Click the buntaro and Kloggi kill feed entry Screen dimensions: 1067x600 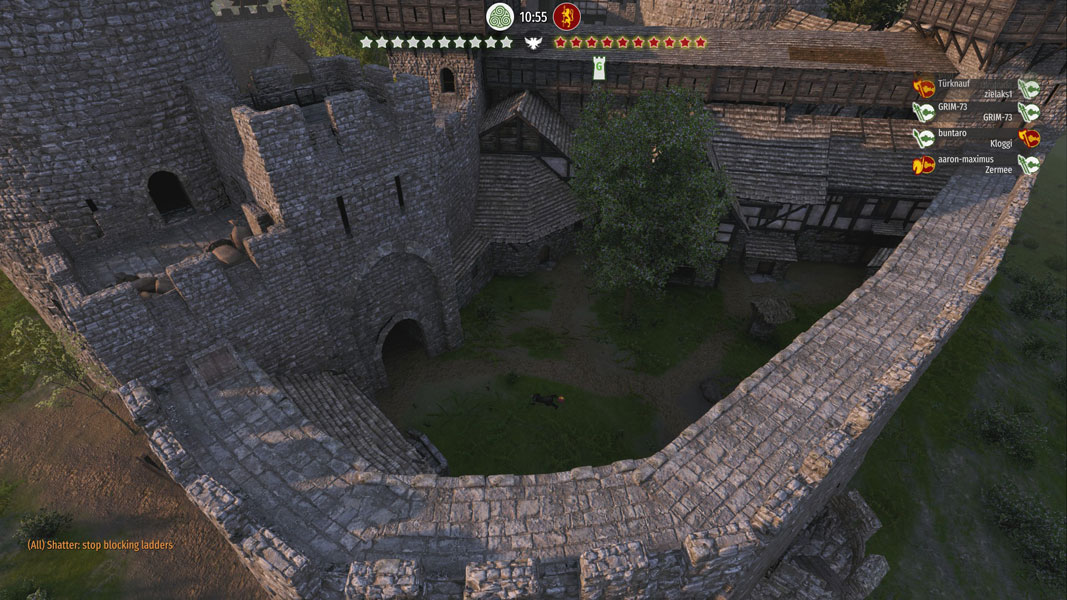(975, 138)
